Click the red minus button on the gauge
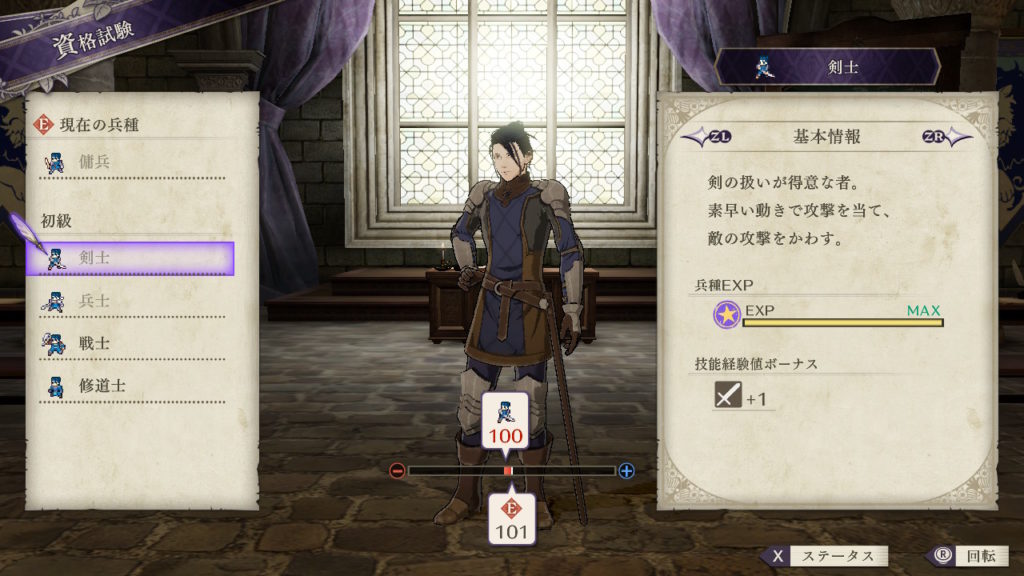This screenshot has width=1024, height=576. (397, 470)
